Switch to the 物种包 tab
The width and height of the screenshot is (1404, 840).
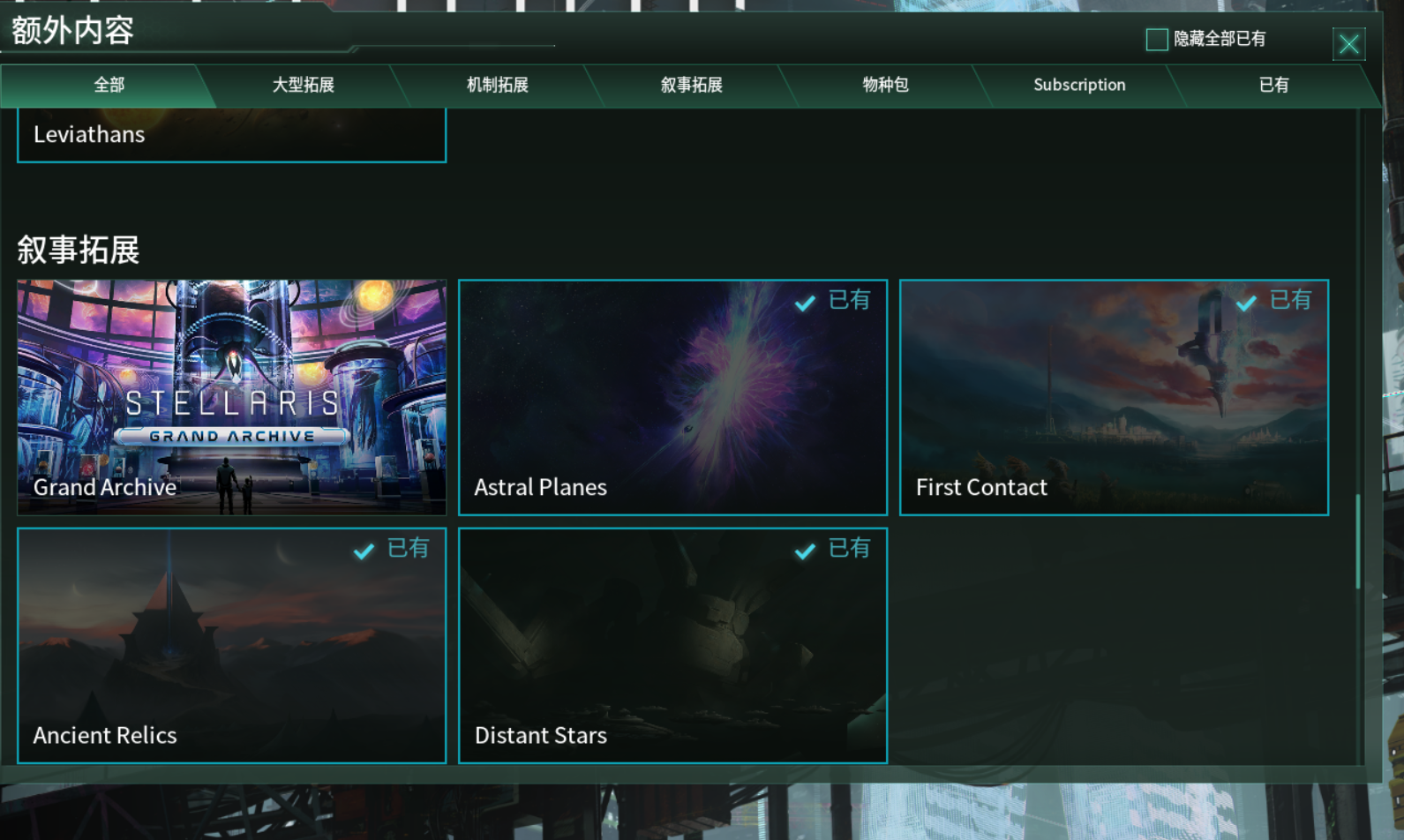pos(885,86)
